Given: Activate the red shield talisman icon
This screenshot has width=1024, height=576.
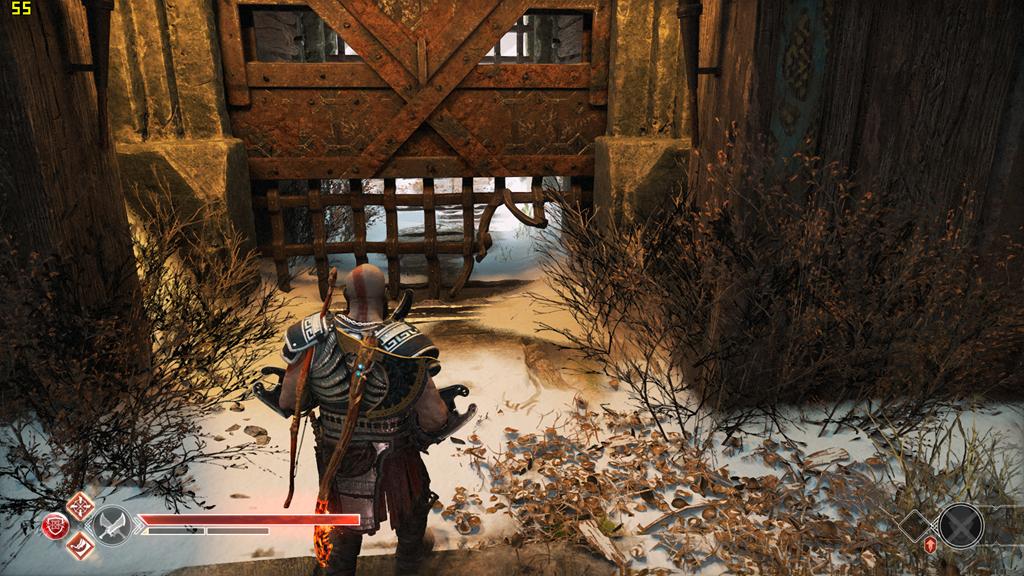Looking at the screenshot, I should coord(56,526).
